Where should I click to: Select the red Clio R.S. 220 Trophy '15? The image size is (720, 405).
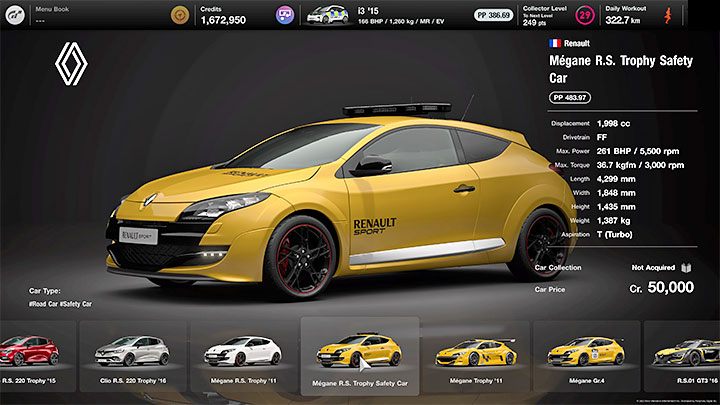point(28,351)
